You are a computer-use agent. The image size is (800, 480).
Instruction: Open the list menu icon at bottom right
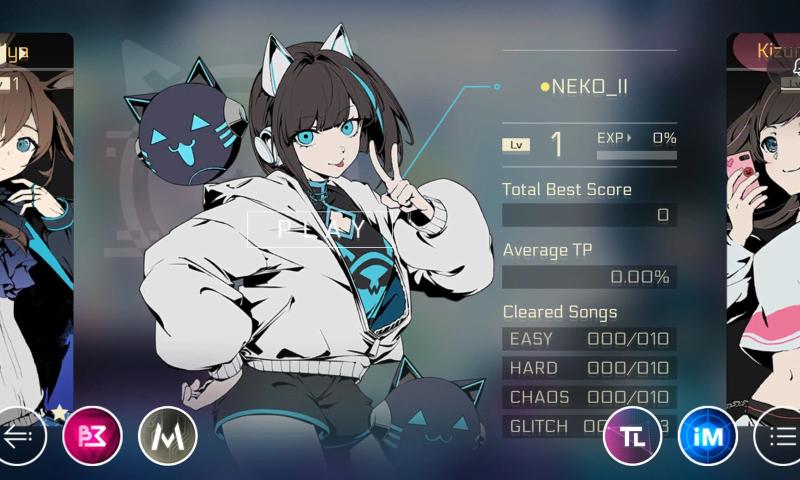pyautogui.click(x=780, y=436)
